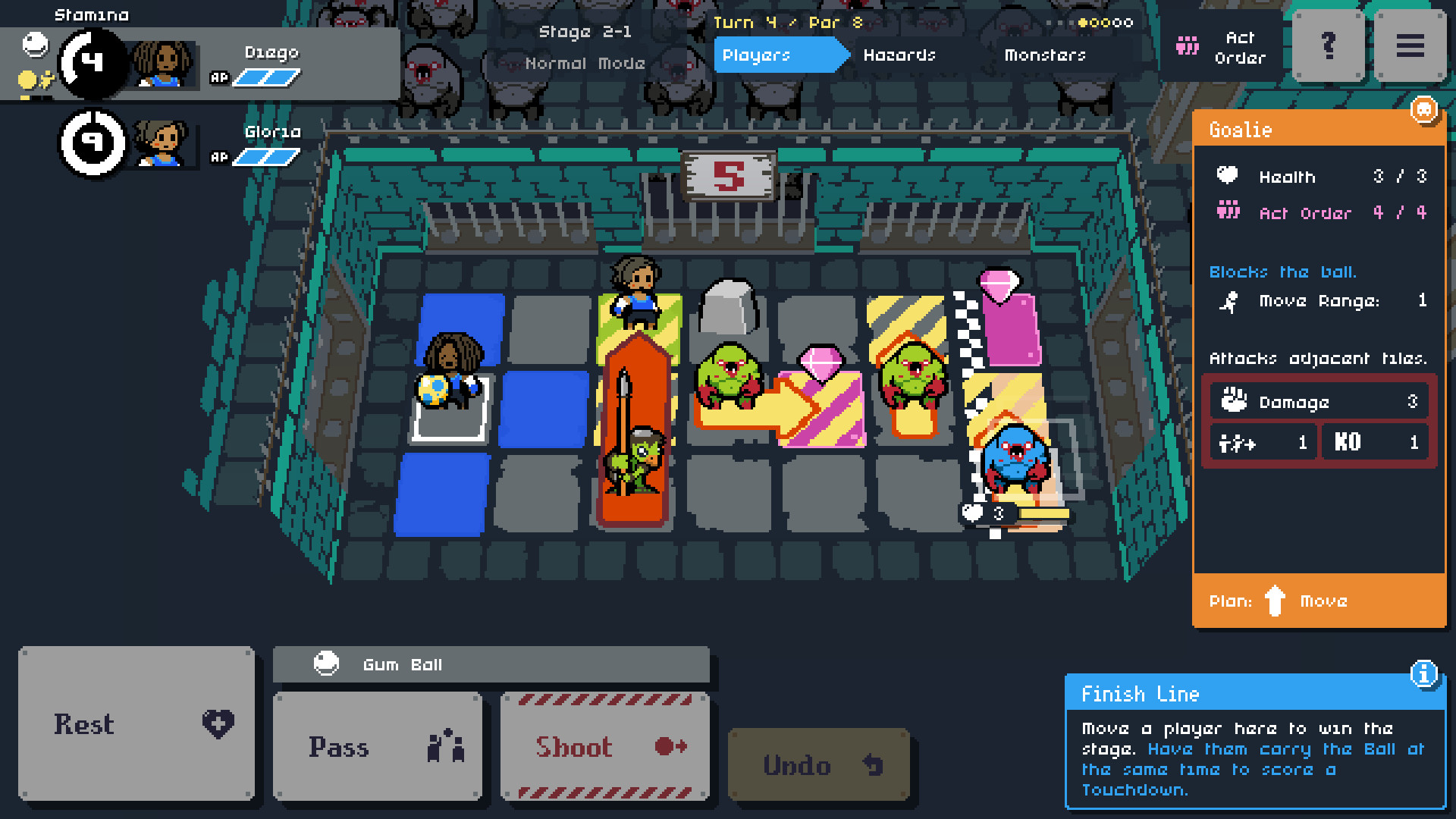Image resolution: width=1456 pixels, height=819 pixels.
Task: Select the Gum Ball icon
Action: [x=327, y=664]
